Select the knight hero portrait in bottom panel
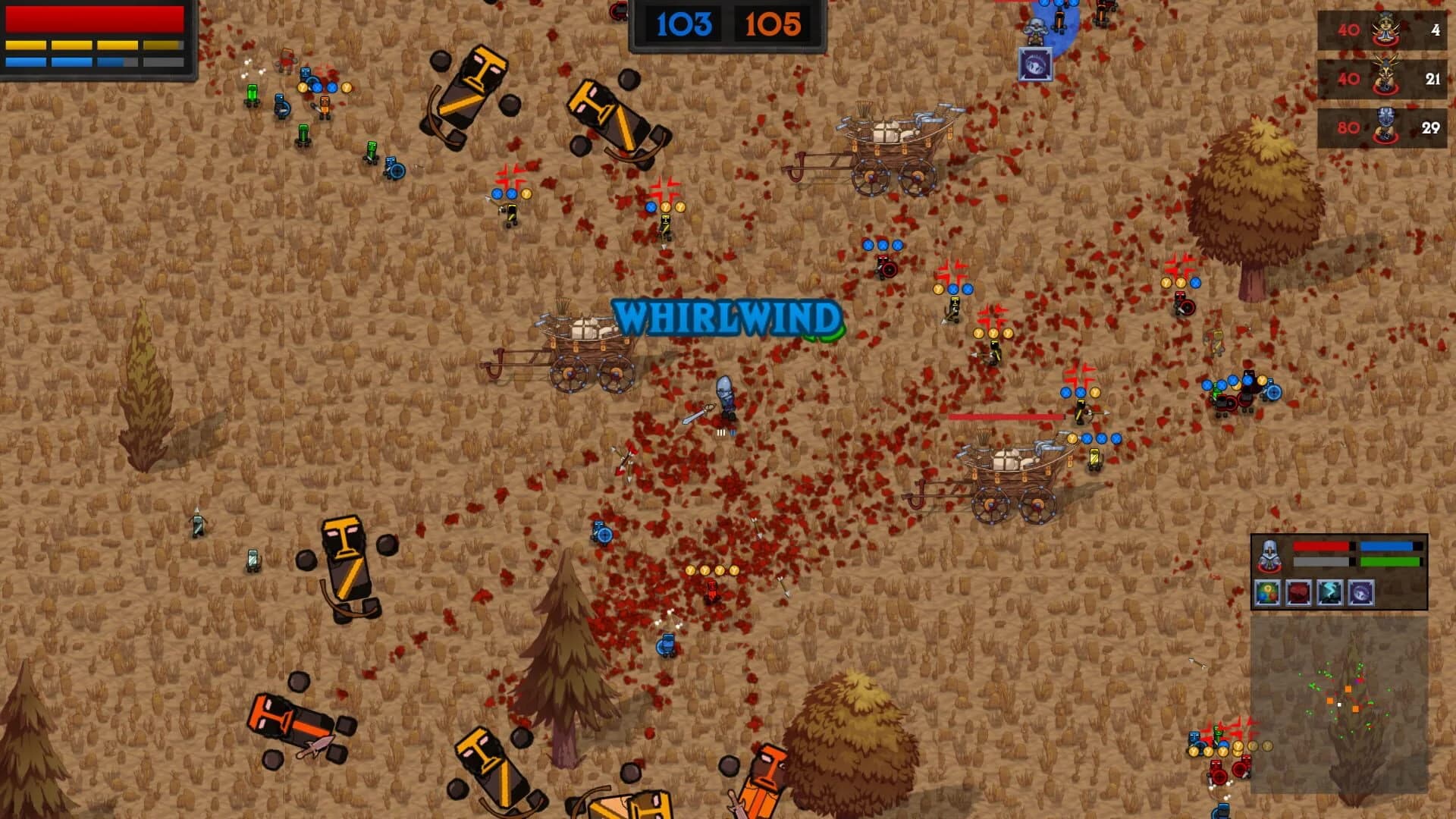The width and height of the screenshot is (1456, 819). tap(1269, 555)
